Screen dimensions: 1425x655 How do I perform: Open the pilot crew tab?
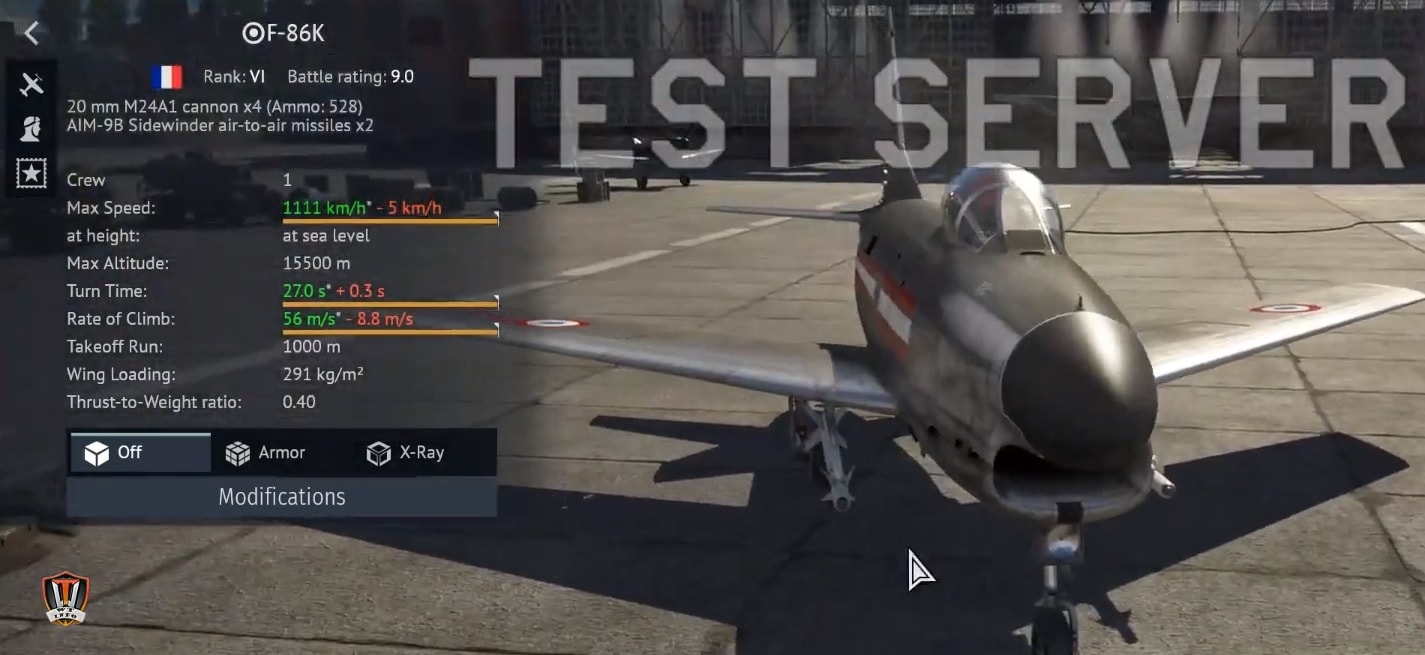click(32, 128)
